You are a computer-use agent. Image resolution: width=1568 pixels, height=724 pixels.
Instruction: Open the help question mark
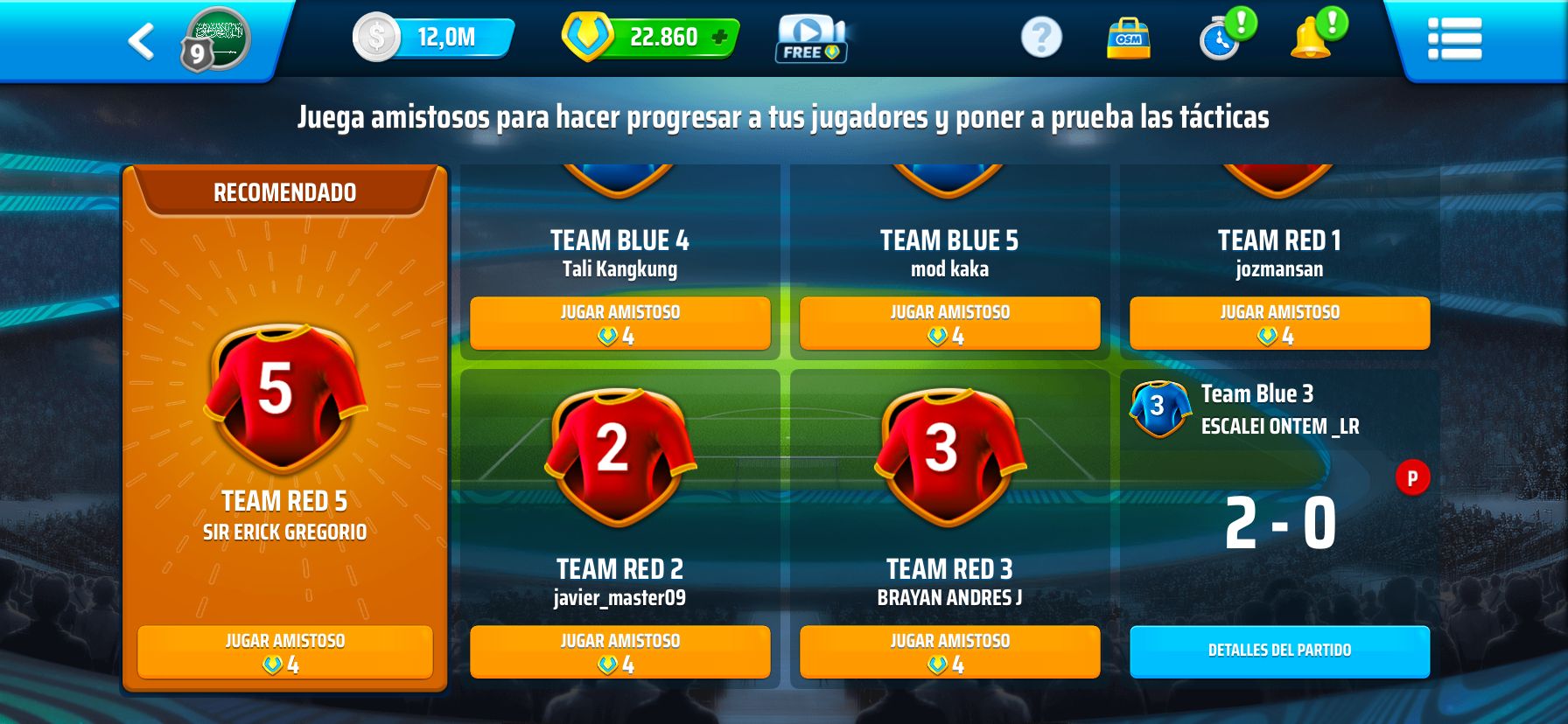(x=1041, y=38)
